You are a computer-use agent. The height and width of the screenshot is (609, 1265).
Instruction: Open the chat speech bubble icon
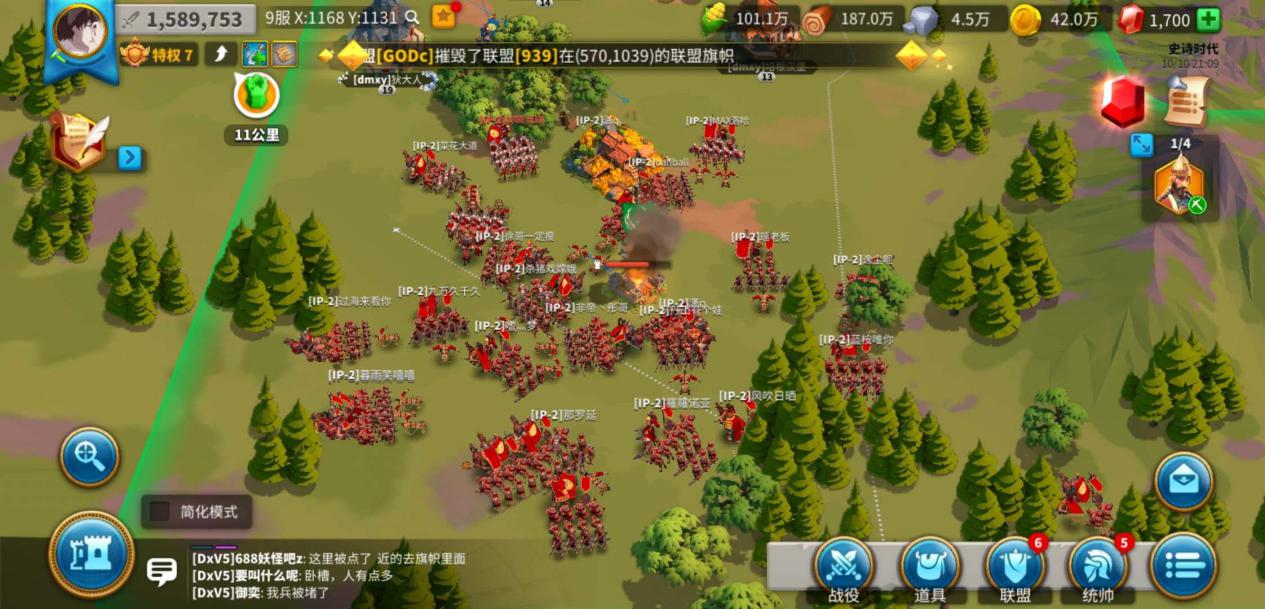click(x=162, y=571)
